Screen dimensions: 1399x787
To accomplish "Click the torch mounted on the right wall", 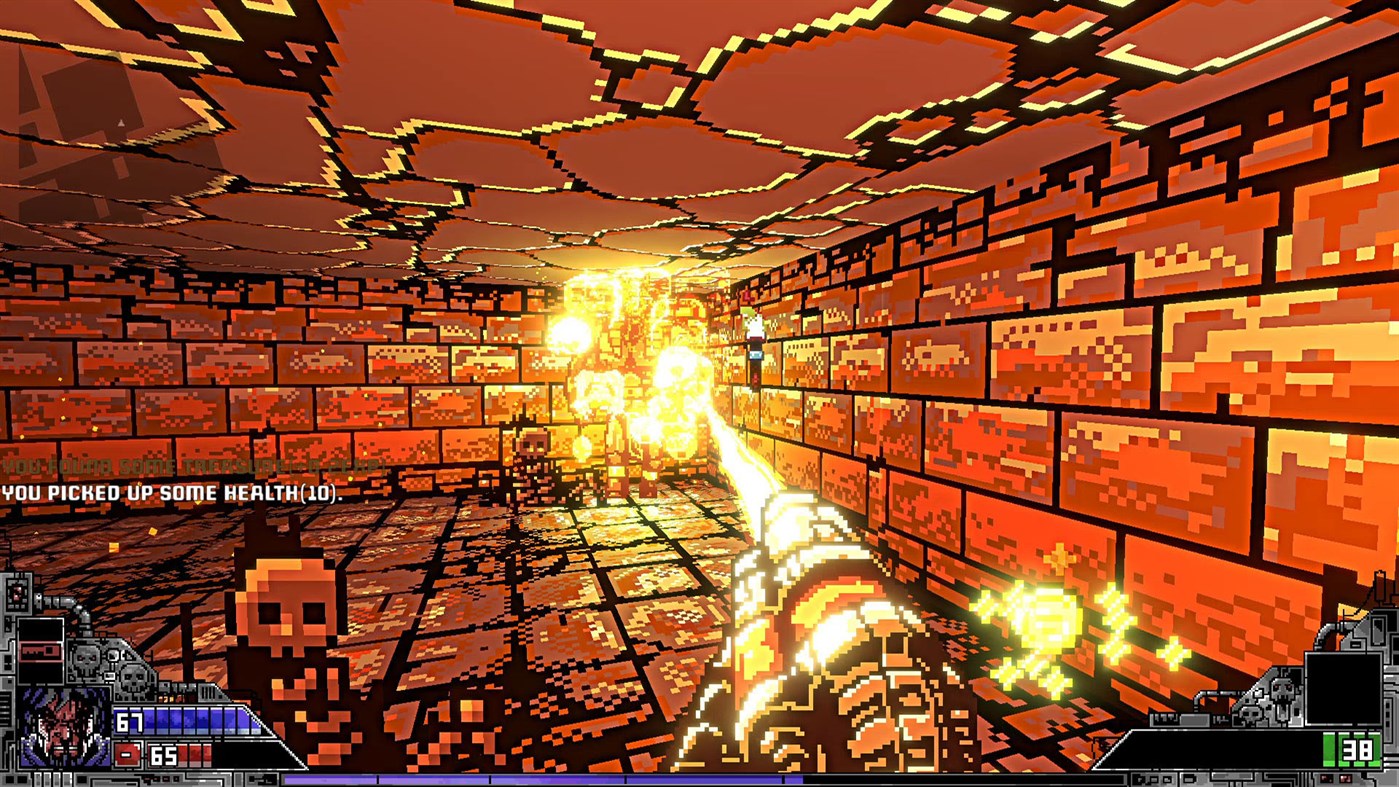I will pos(755,345).
